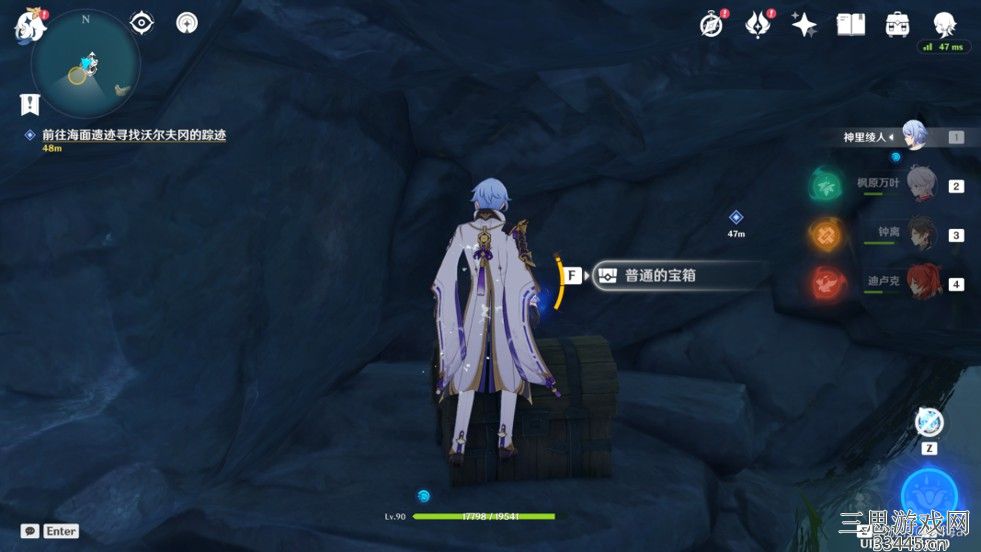
Task: Switch to party member 钟离
Action: [x=920, y=234]
